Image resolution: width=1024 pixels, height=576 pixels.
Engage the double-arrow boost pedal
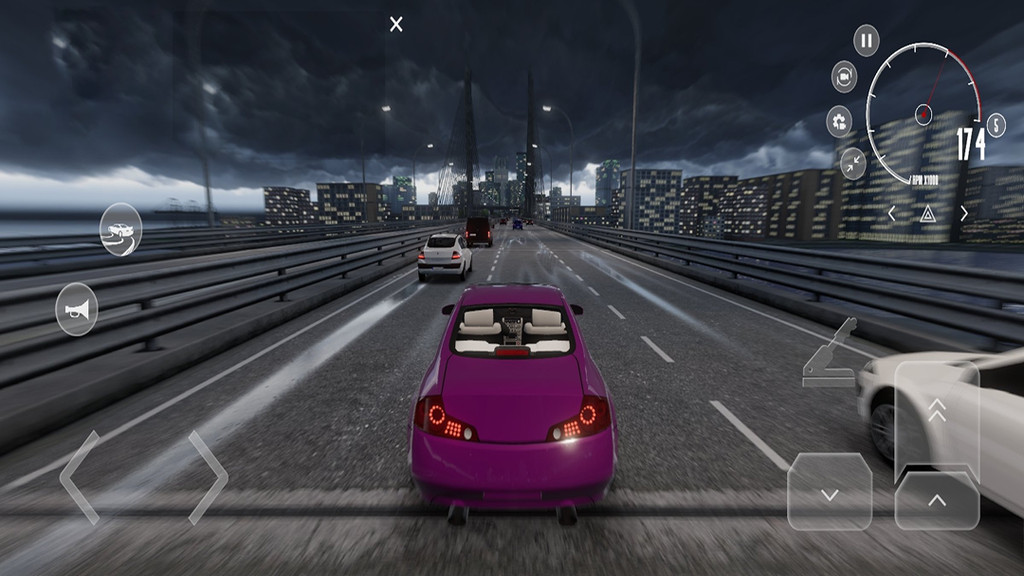coord(937,410)
